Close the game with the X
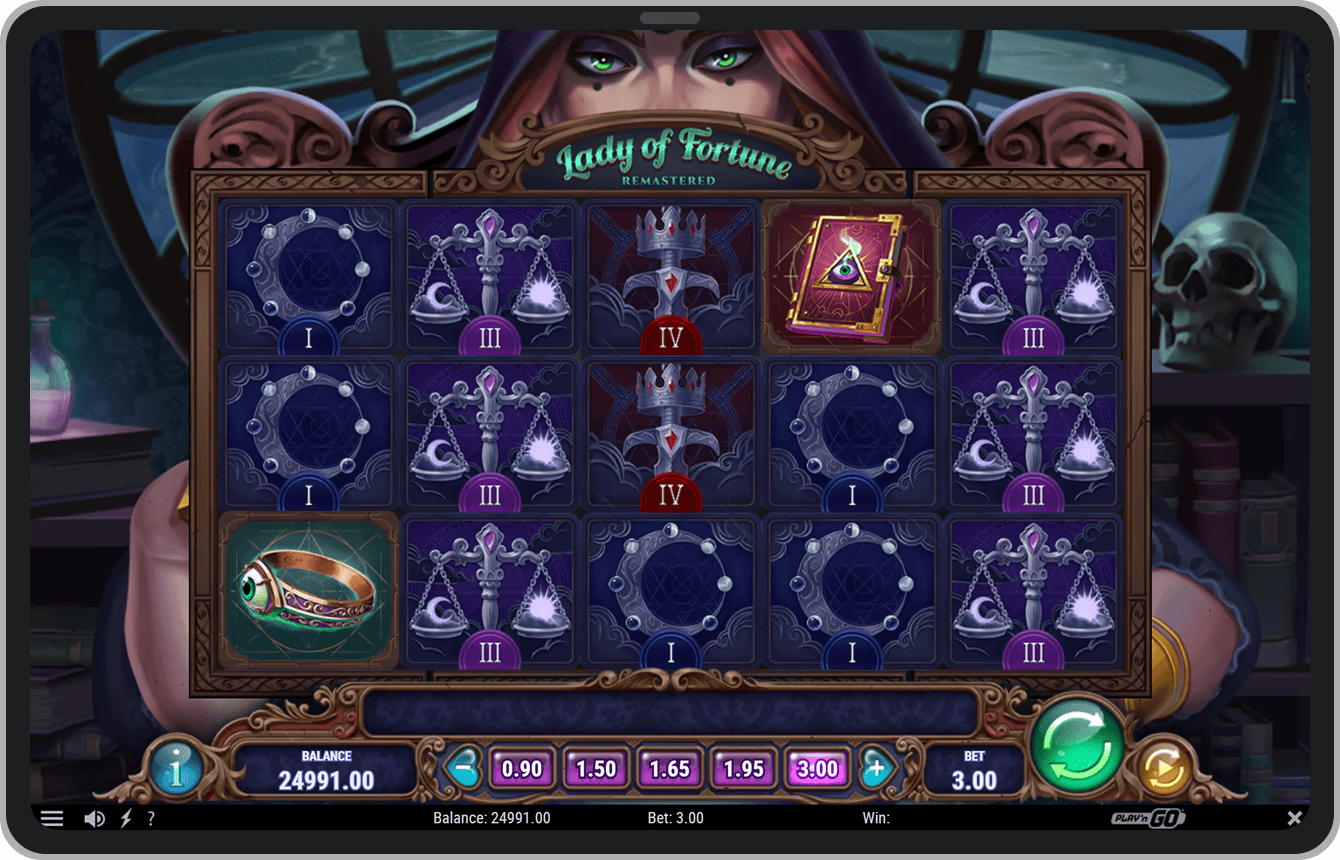 point(1294,818)
